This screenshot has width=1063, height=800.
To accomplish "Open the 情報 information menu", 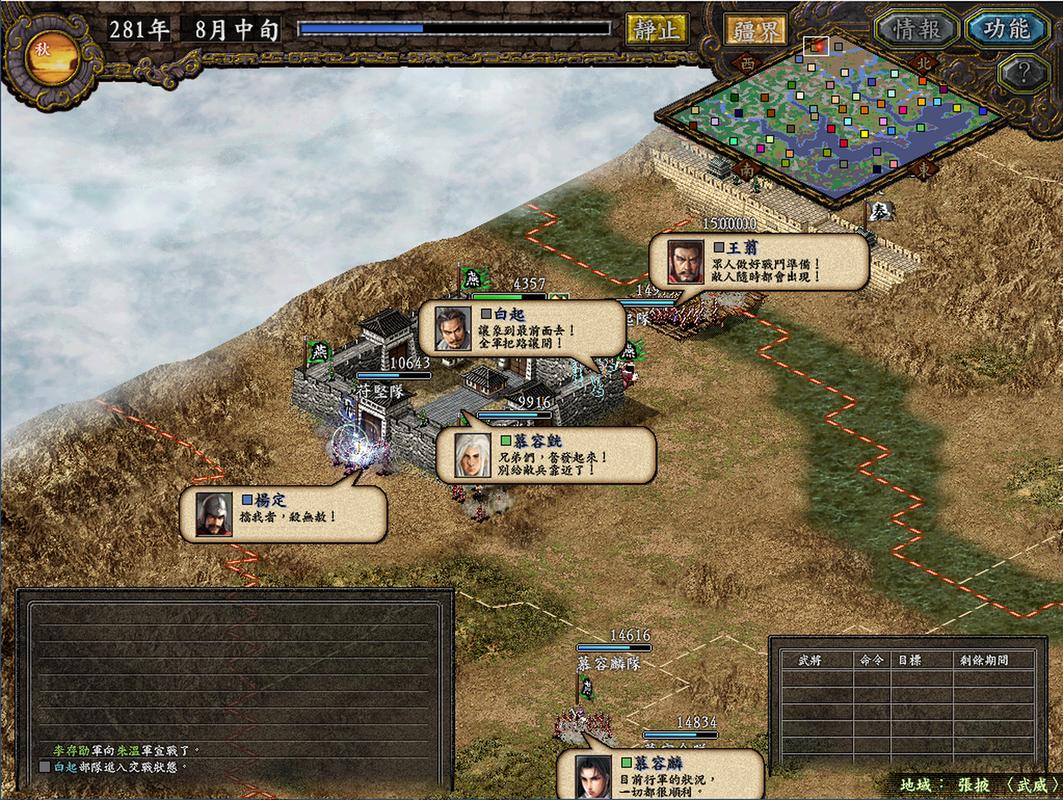I will click(917, 29).
